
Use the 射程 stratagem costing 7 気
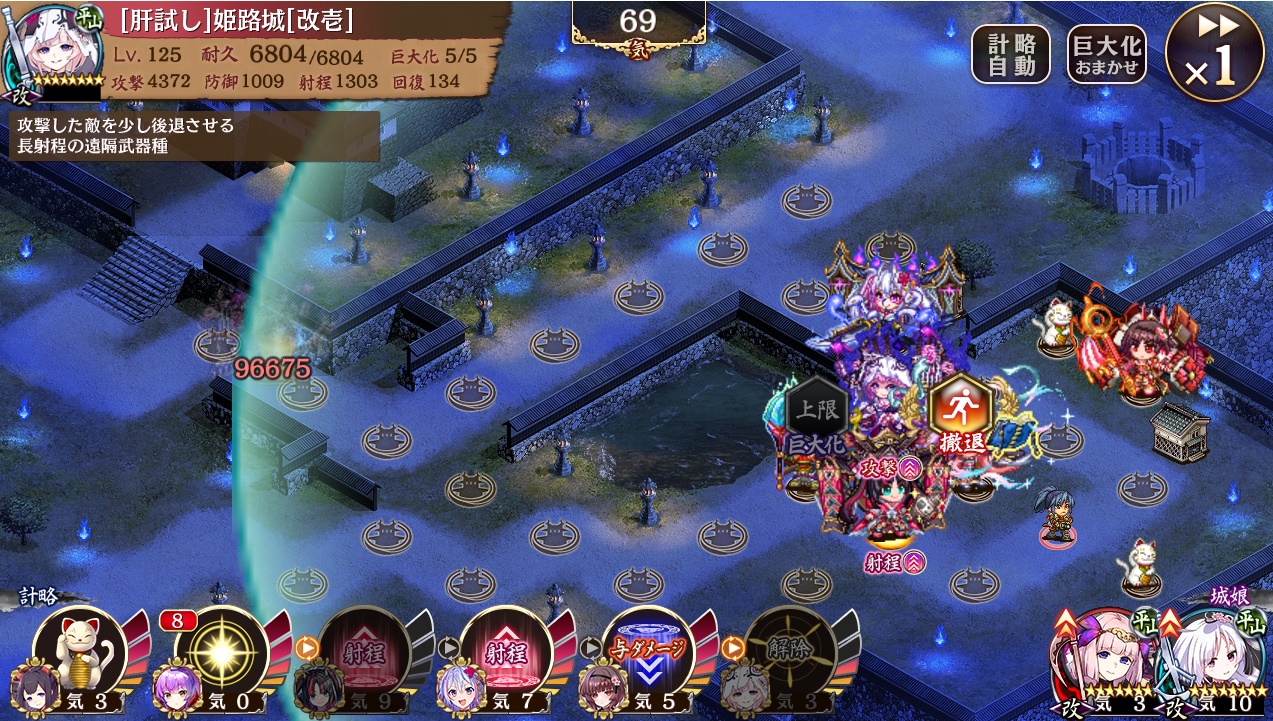tap(507, 652)
